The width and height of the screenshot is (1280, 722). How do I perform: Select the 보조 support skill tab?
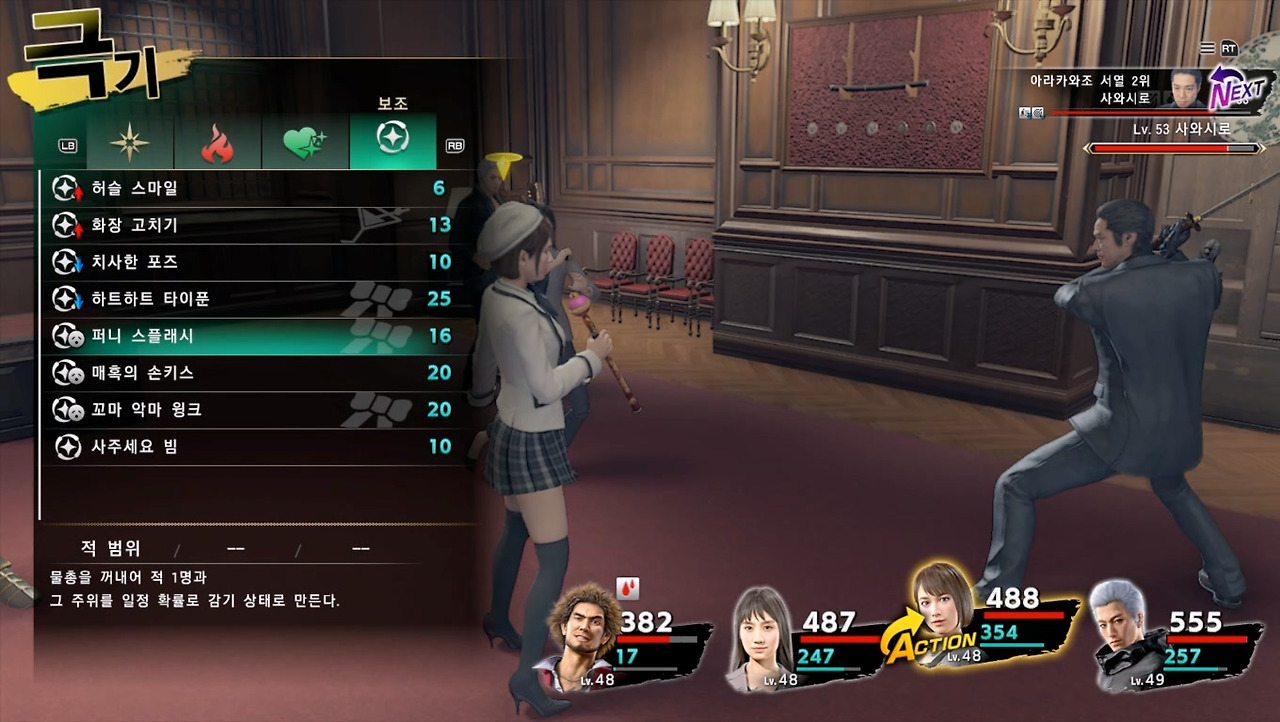coord(392,140)
